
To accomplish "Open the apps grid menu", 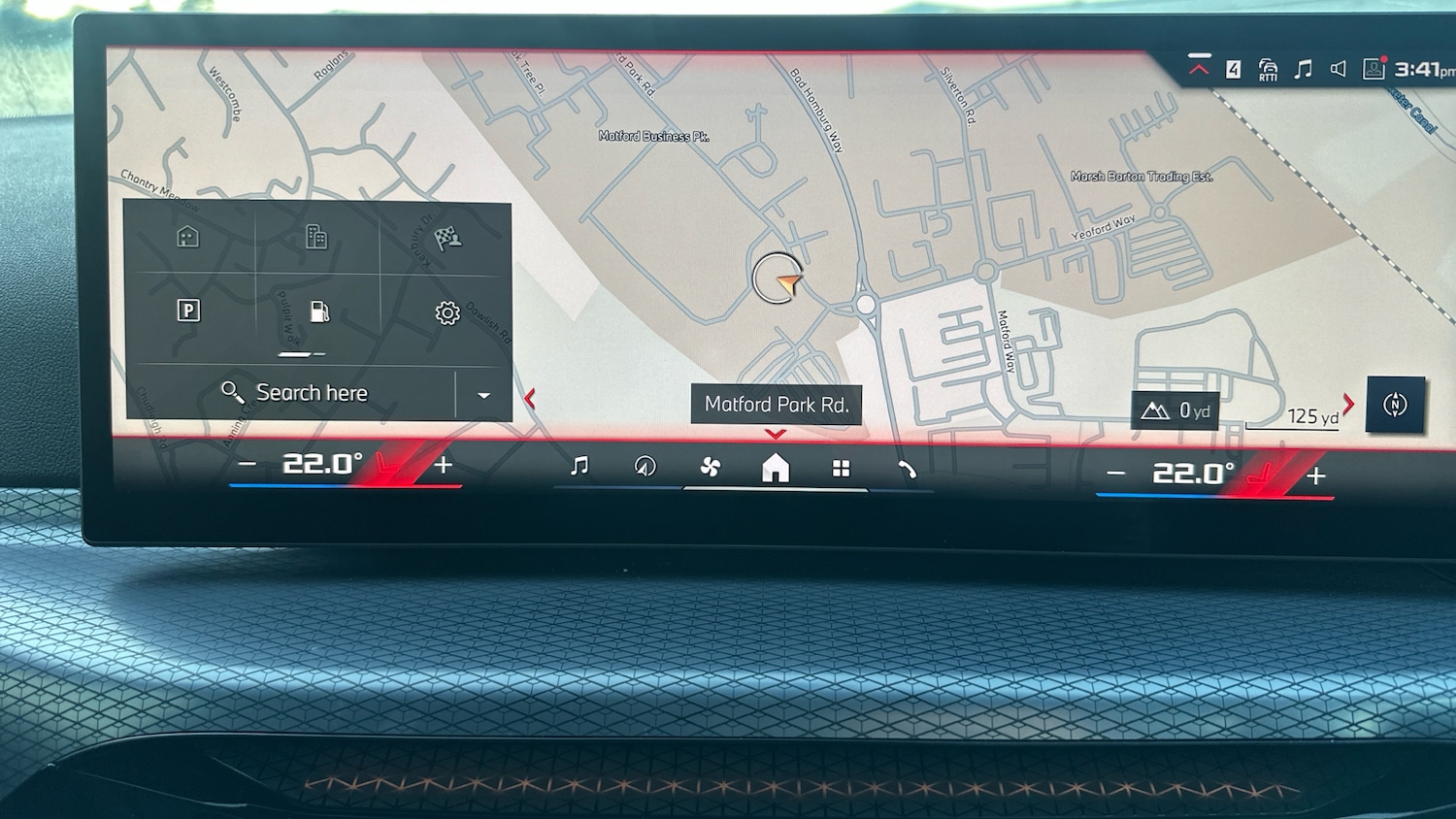I will [x=842, y=469].
